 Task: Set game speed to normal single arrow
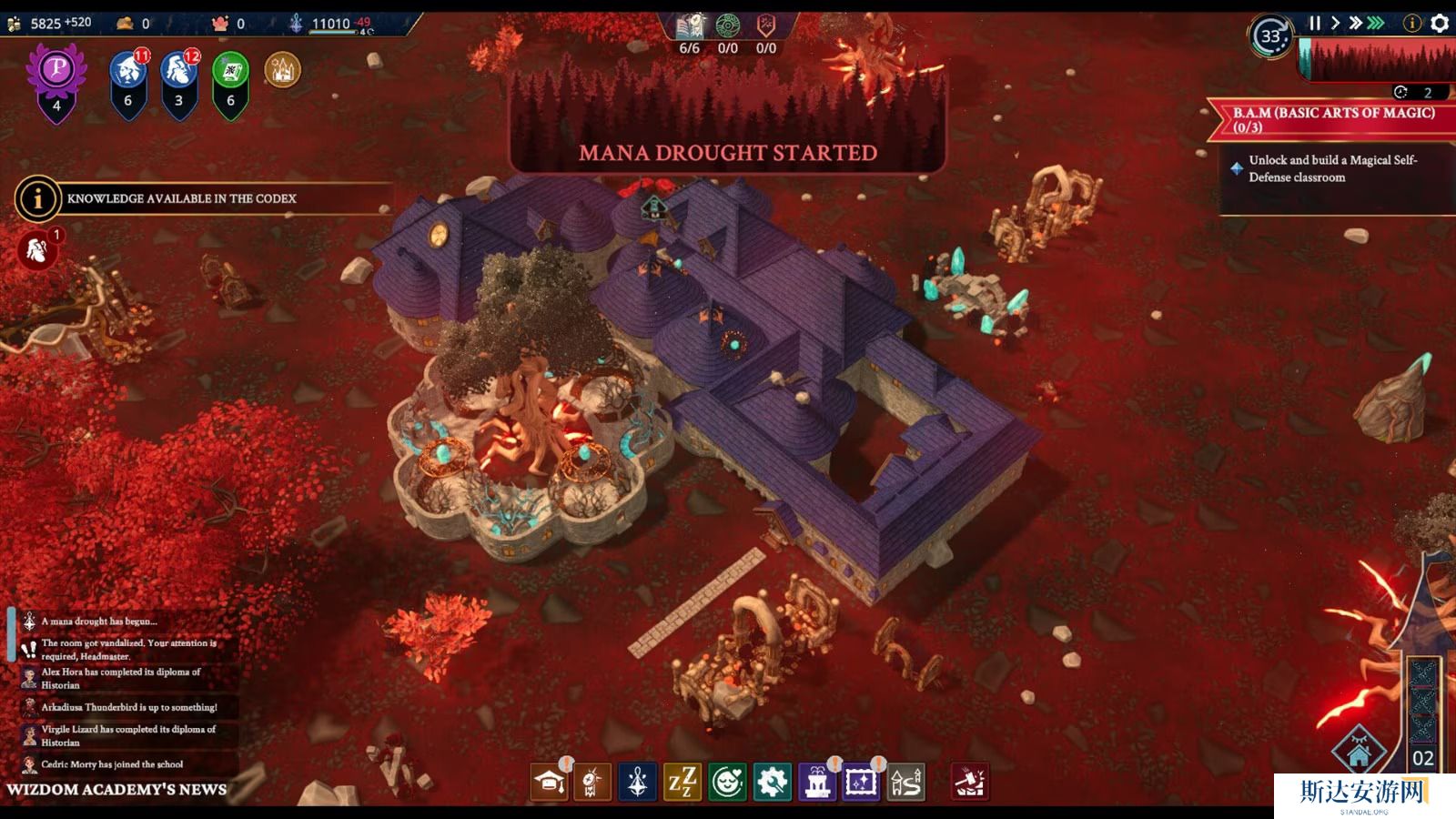pos(1335,24)
